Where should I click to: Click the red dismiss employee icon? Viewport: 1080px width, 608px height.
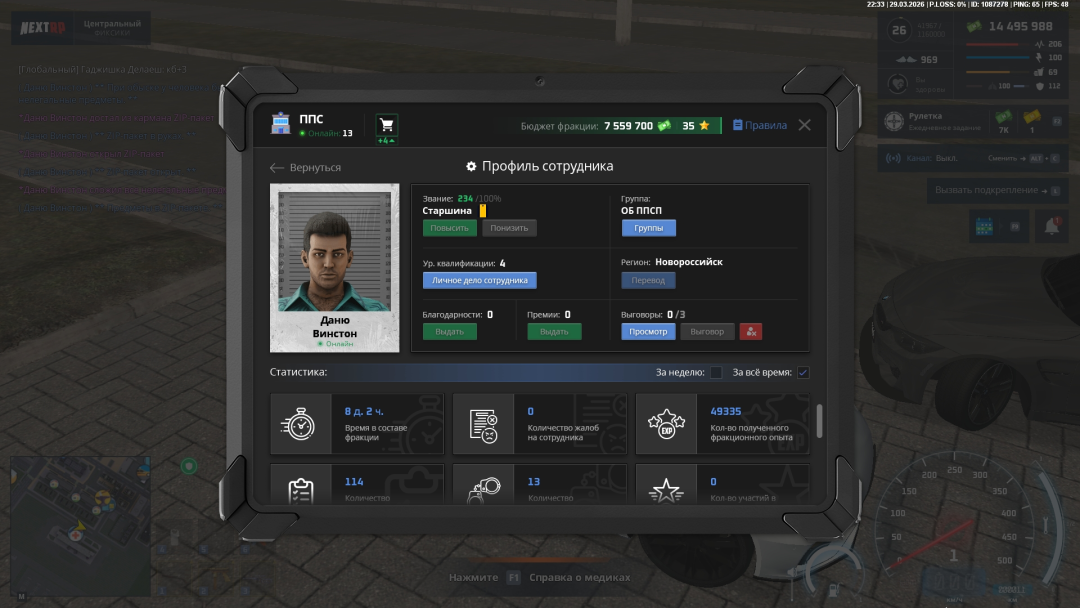[x=751, y=331]
